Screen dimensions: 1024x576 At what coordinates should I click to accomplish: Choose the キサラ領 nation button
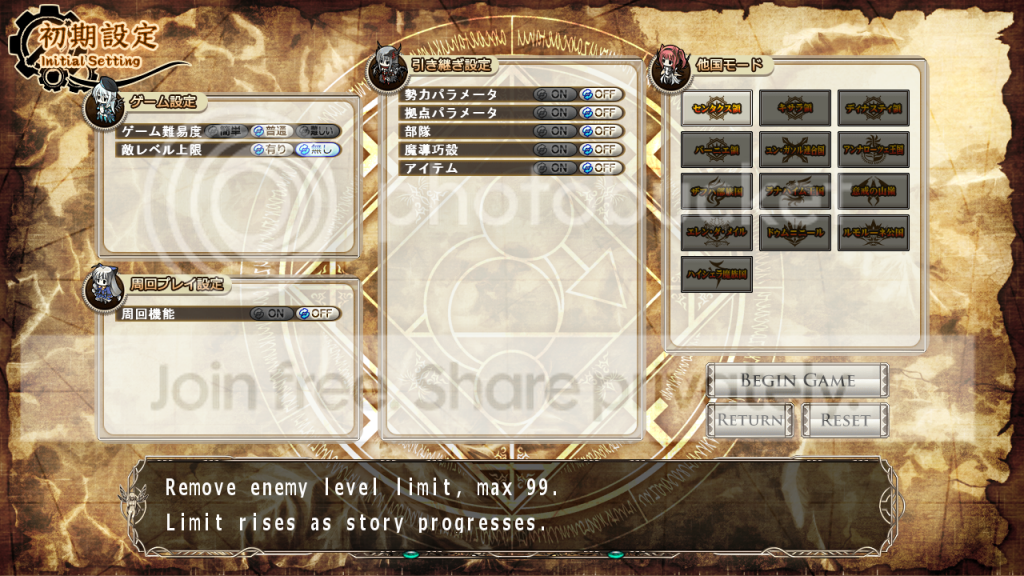[795, 108]
